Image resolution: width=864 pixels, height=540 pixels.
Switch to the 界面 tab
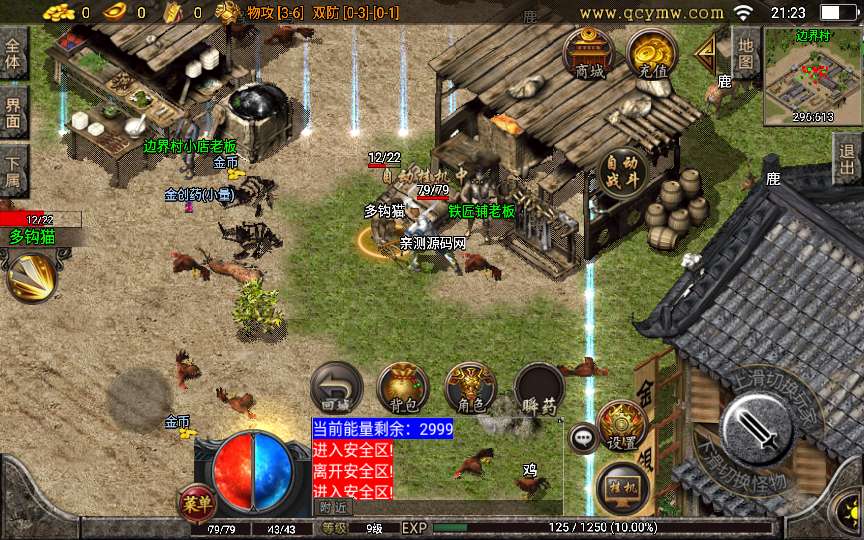click(x=14, y=111)
